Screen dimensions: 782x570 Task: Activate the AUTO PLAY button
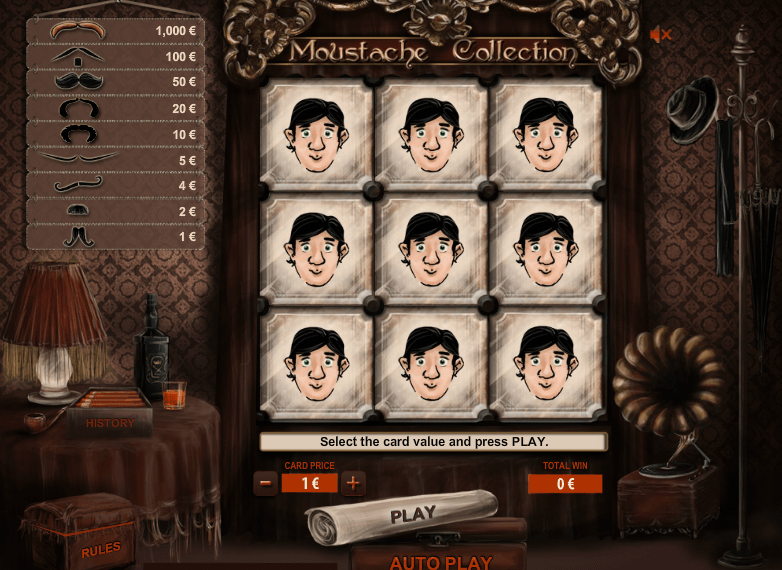pos(440,561)
